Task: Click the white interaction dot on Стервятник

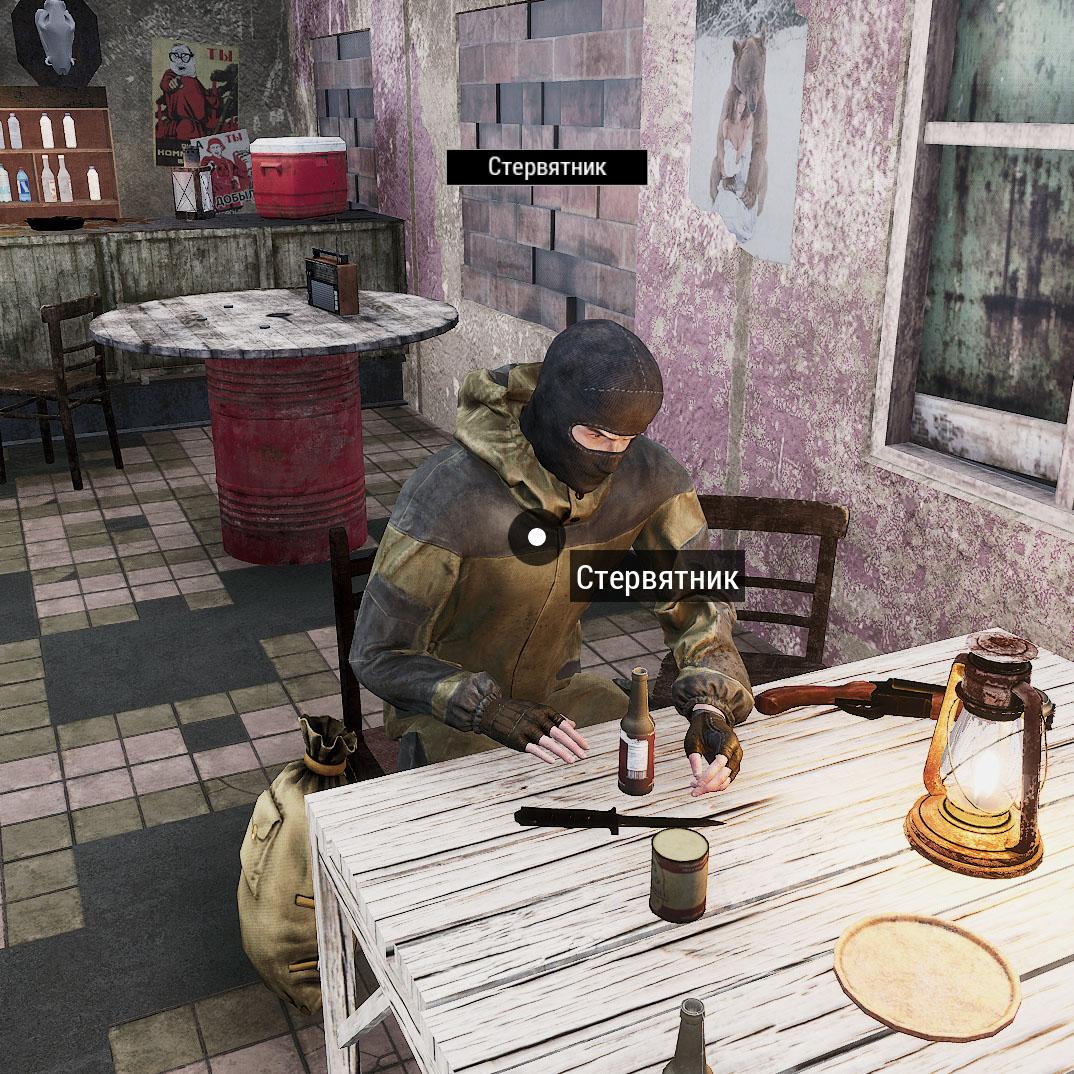Action: coord(537,537)
